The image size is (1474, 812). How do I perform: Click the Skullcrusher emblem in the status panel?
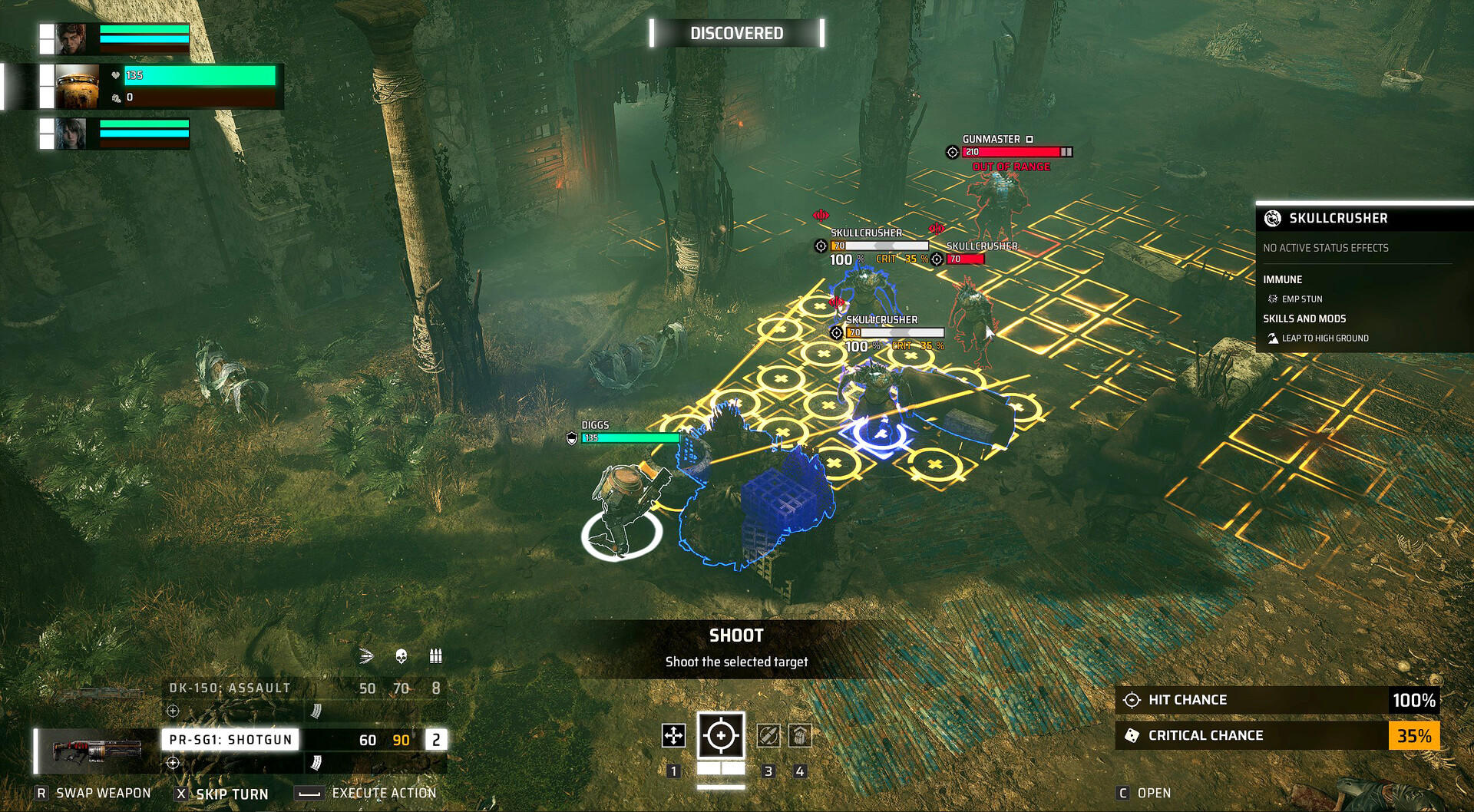(x=1274, y=218)
